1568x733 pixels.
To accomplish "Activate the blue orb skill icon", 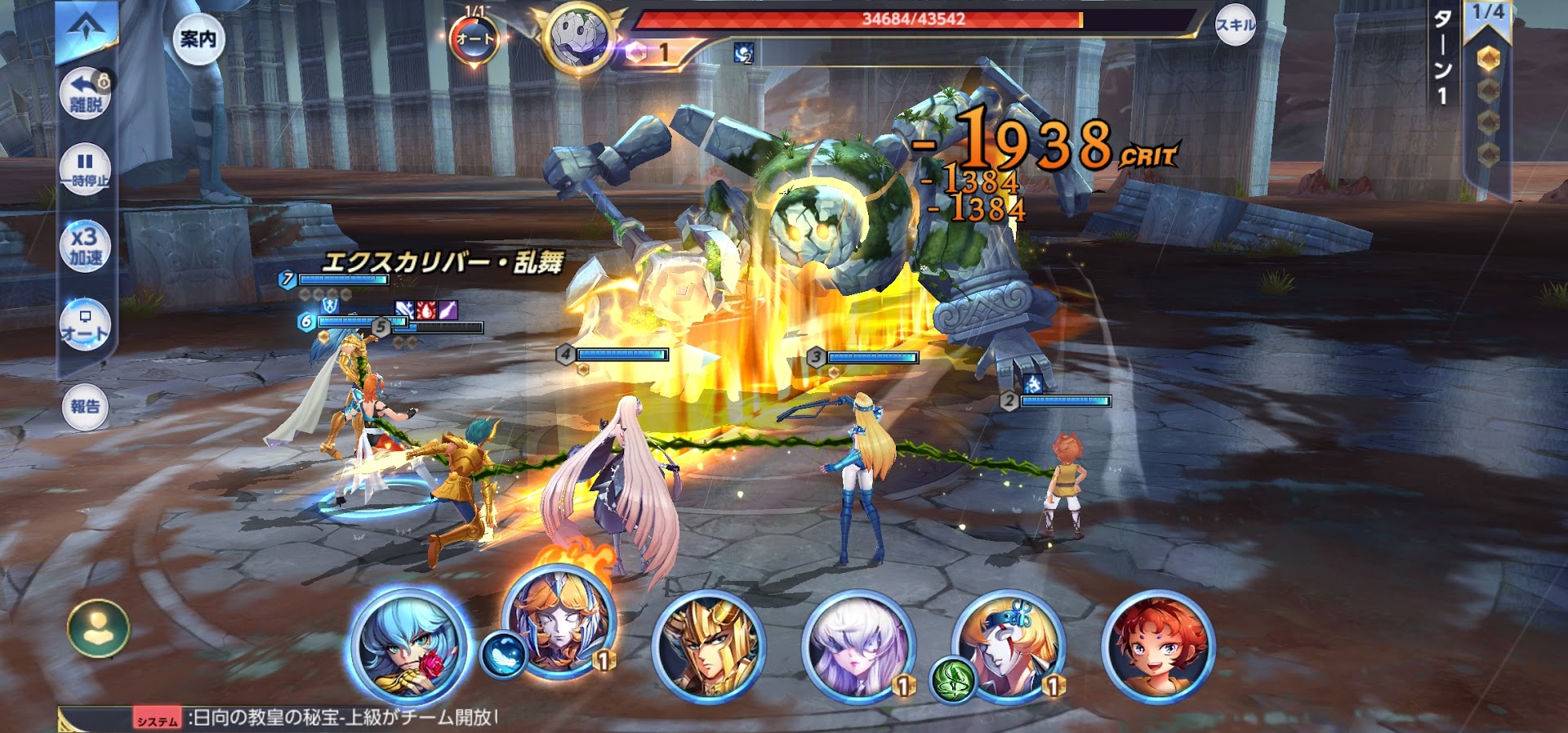I will coord(502,655).
